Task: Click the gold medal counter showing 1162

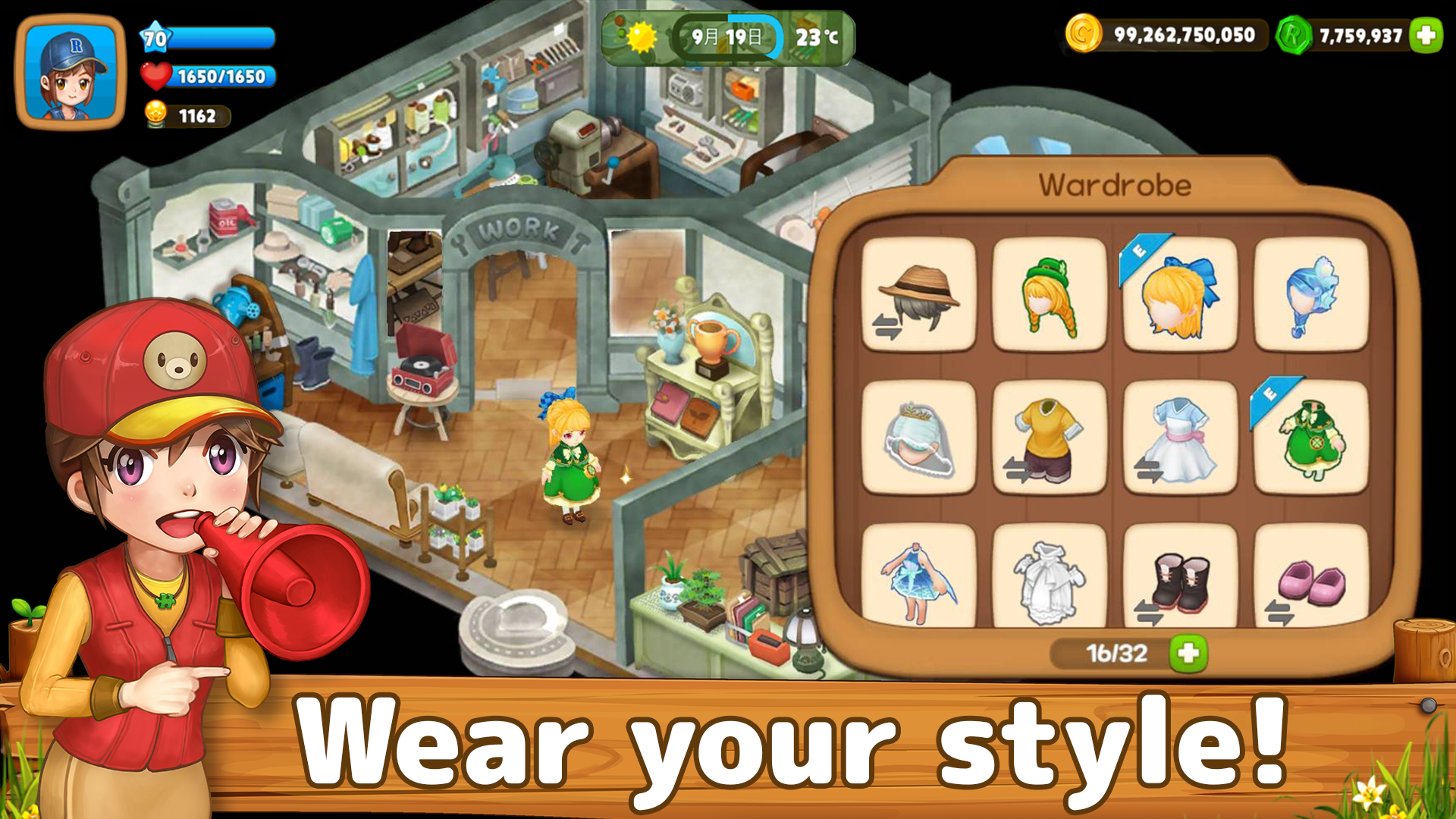Action: [x=186, y=116]
